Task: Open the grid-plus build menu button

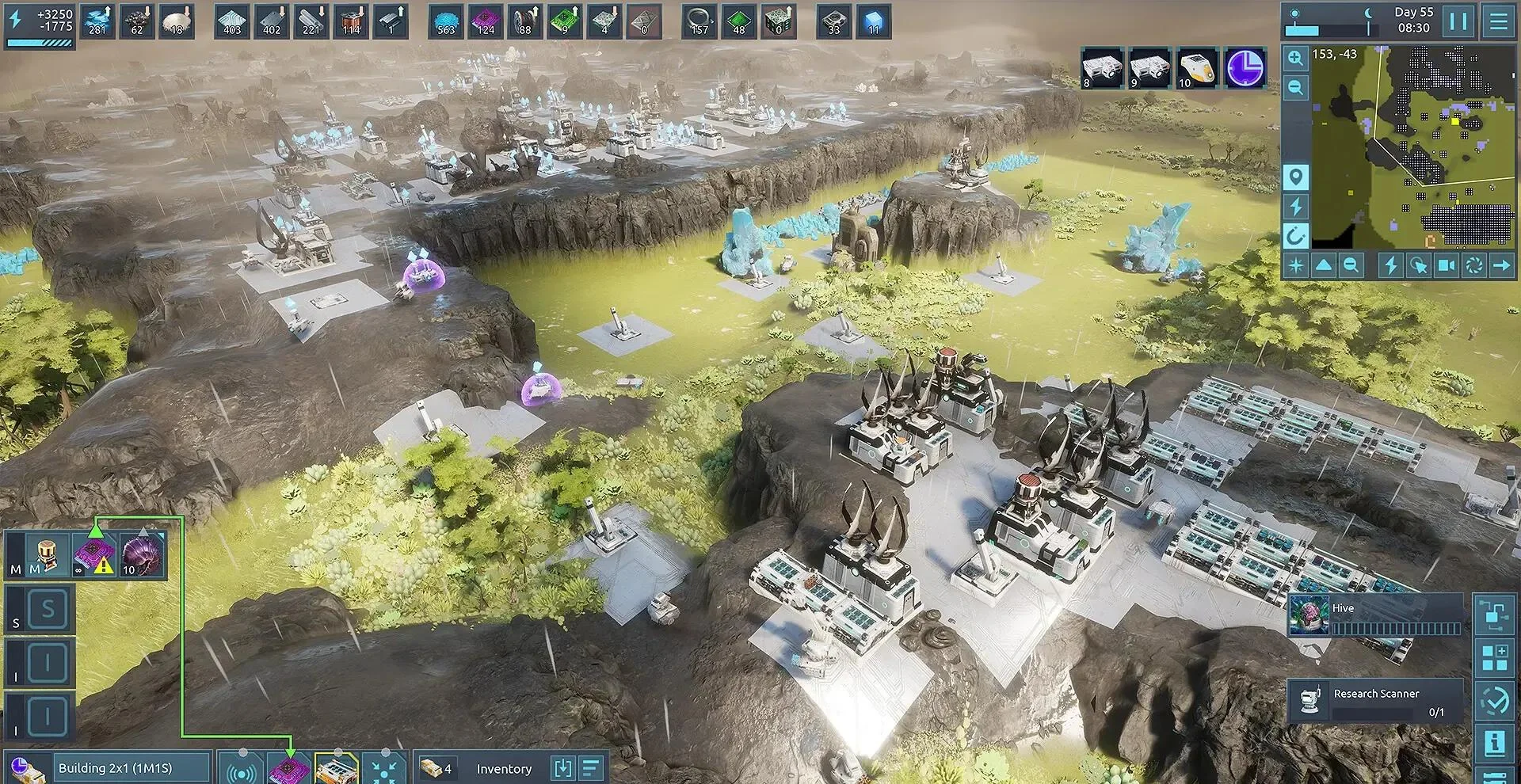Action: point(1494,658)
